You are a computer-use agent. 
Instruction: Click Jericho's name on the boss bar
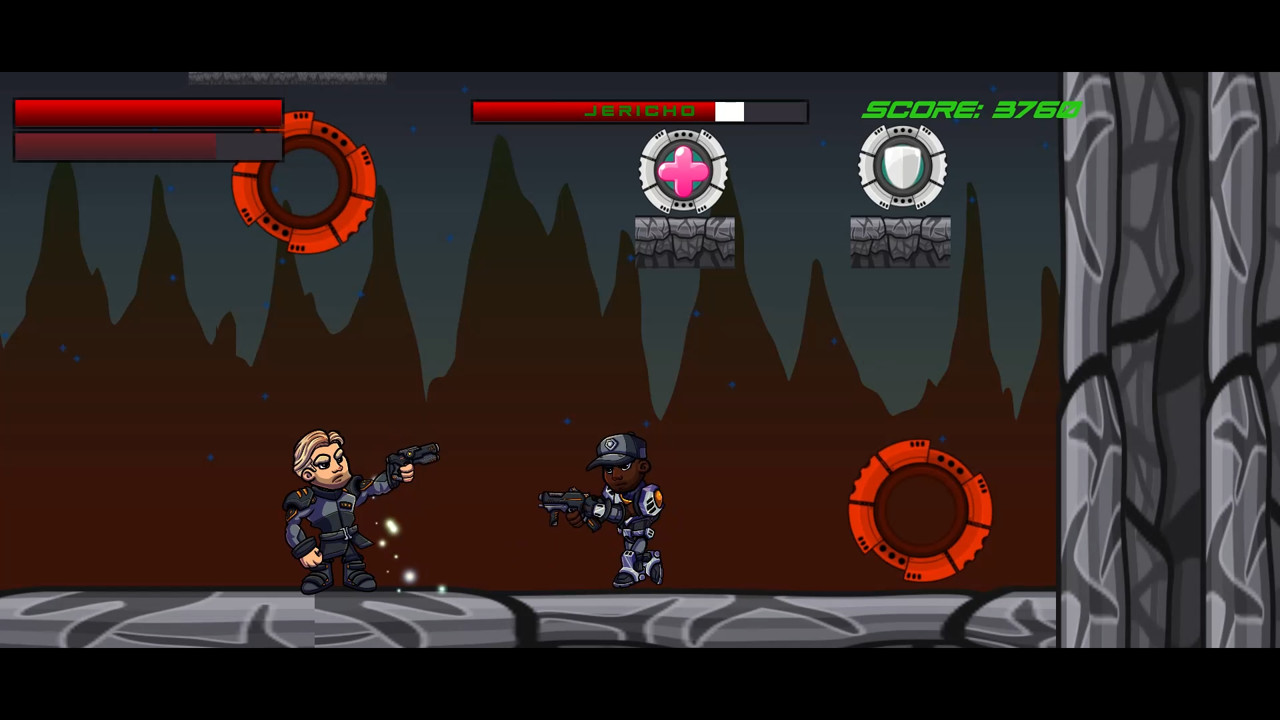641,111
